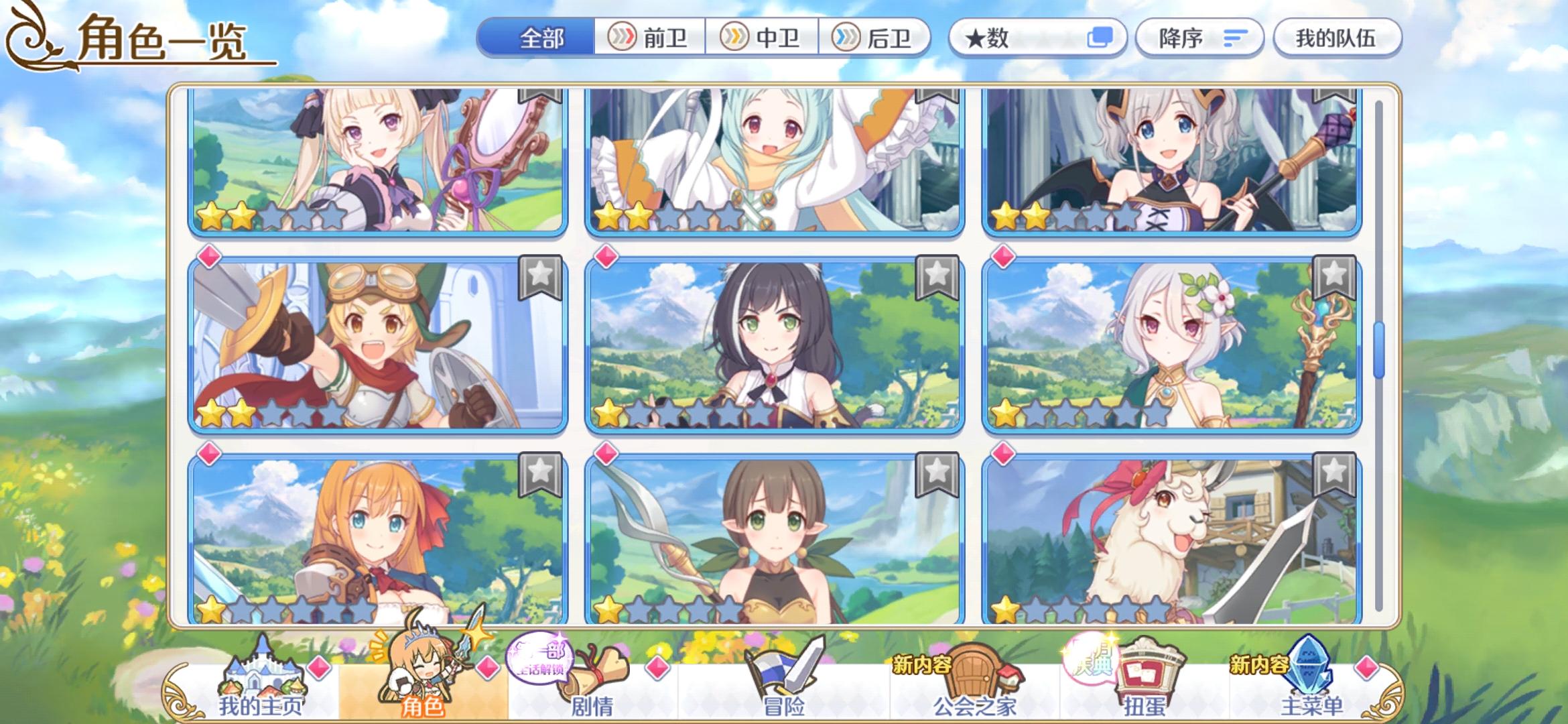Switch to the 前卫 vanguard tab
This screenshot has height=724, width=1568.
(647, 38)
